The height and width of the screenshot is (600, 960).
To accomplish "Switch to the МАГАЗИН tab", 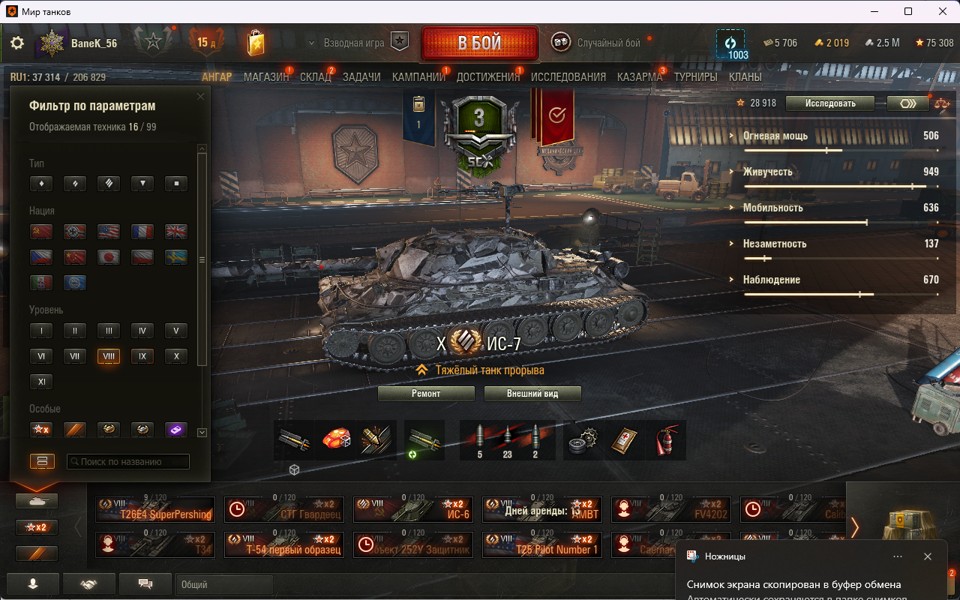I will click(x=266, y=77).
